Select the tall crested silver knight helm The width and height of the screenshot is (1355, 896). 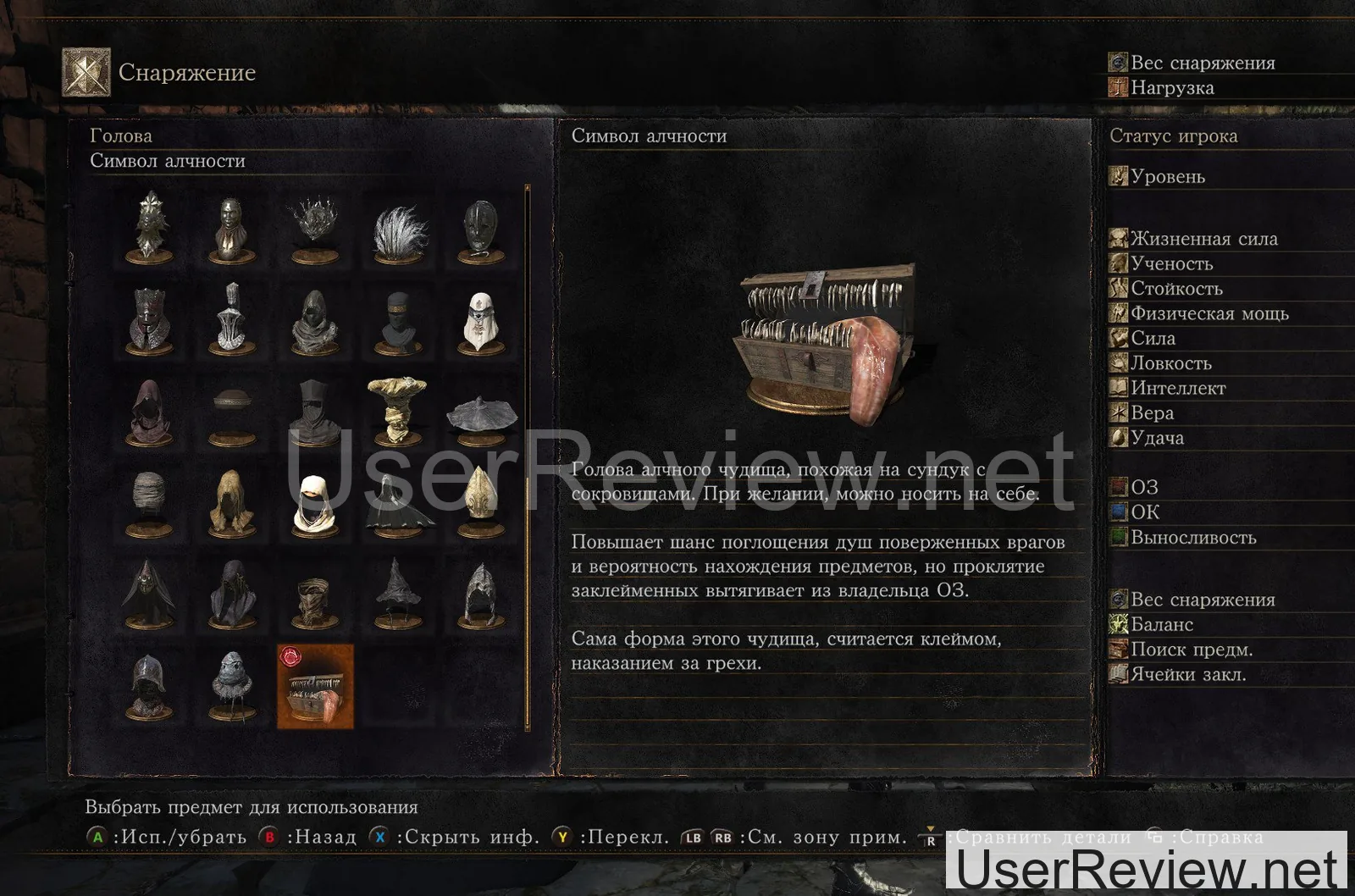[x=232, y=318]
